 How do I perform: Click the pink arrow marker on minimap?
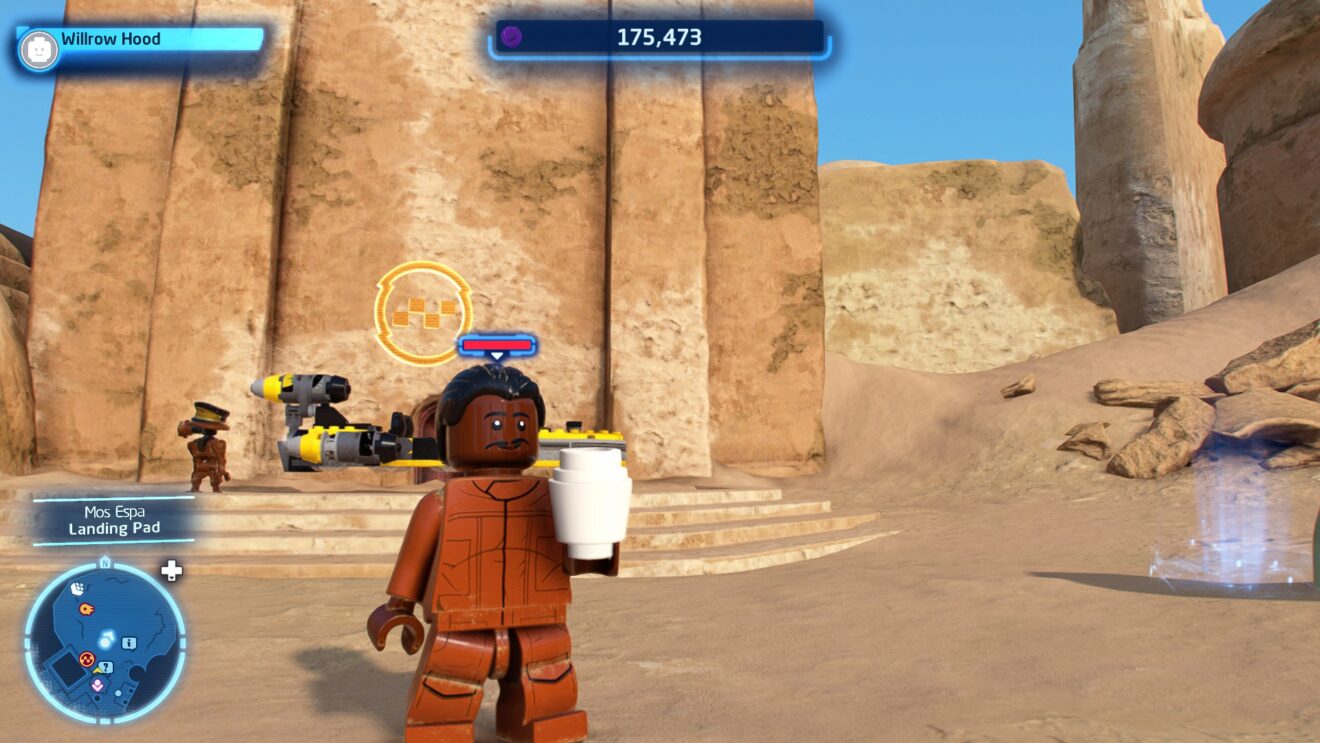[x=97, y=685]
